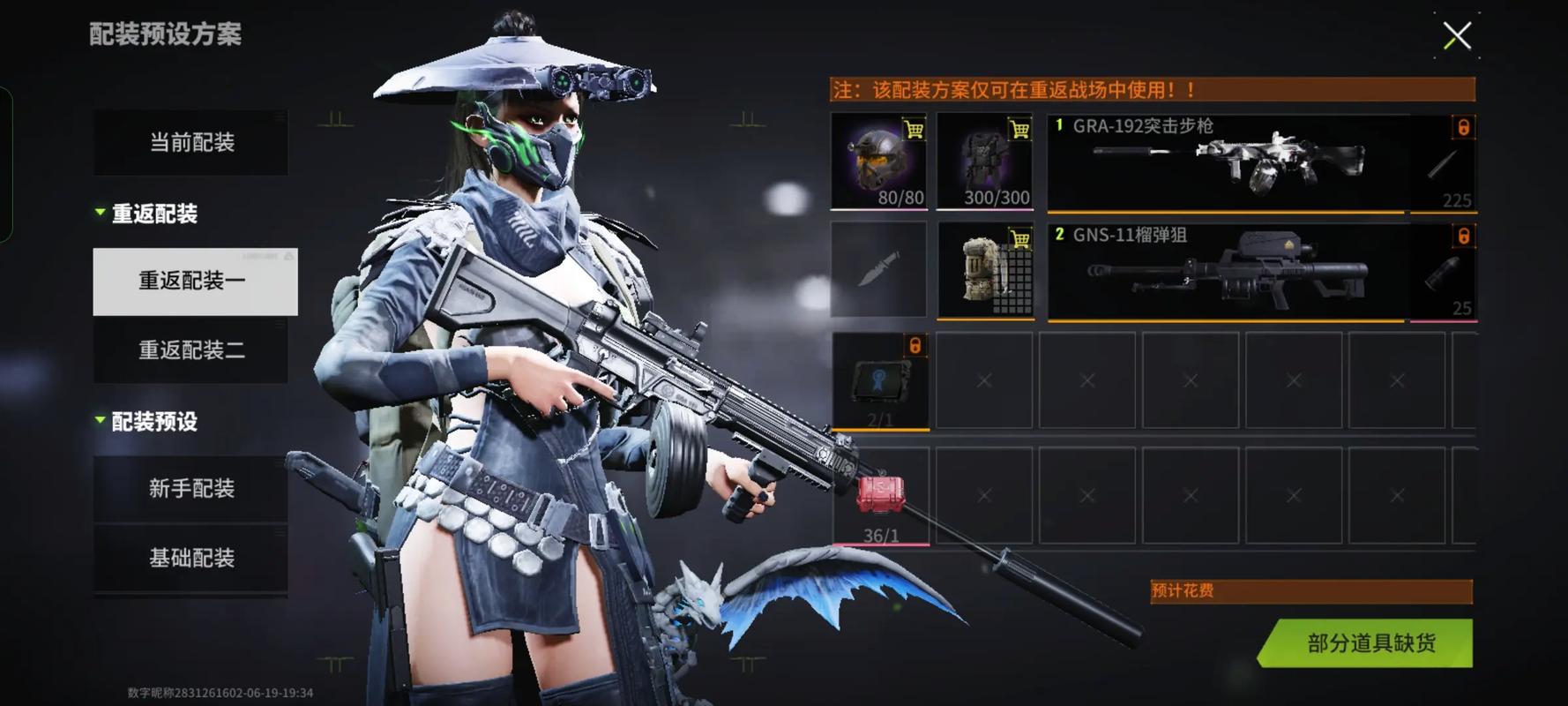Select the red medical case item
1568x706 pixels.
880,496
